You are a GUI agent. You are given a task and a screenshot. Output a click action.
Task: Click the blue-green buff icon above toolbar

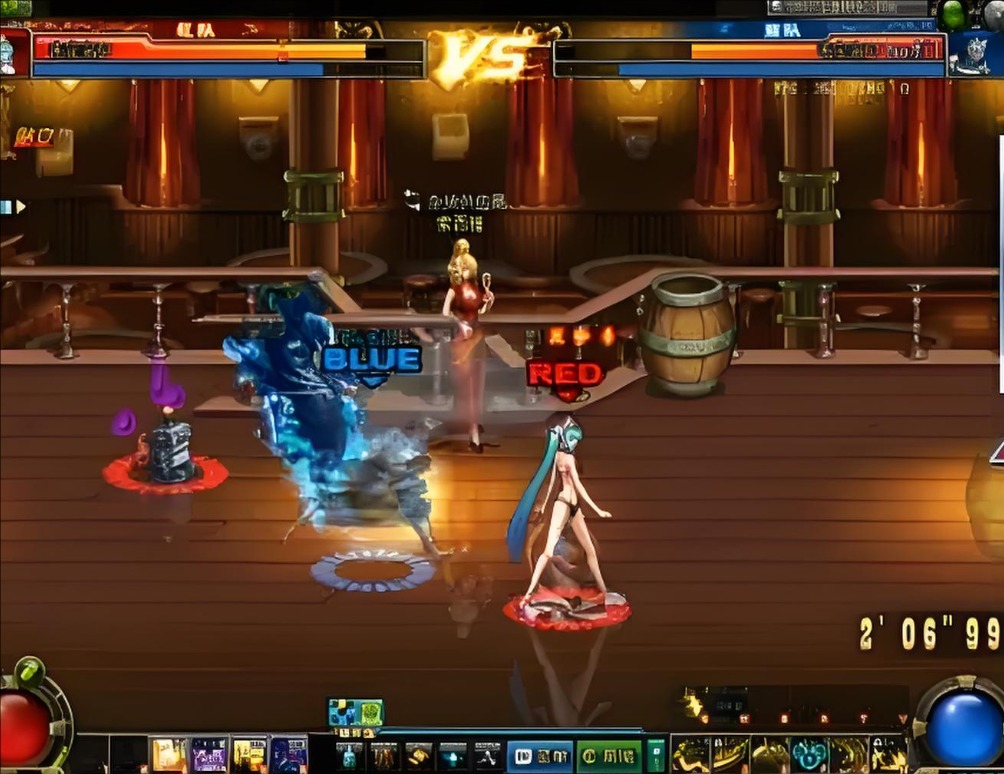356,712
